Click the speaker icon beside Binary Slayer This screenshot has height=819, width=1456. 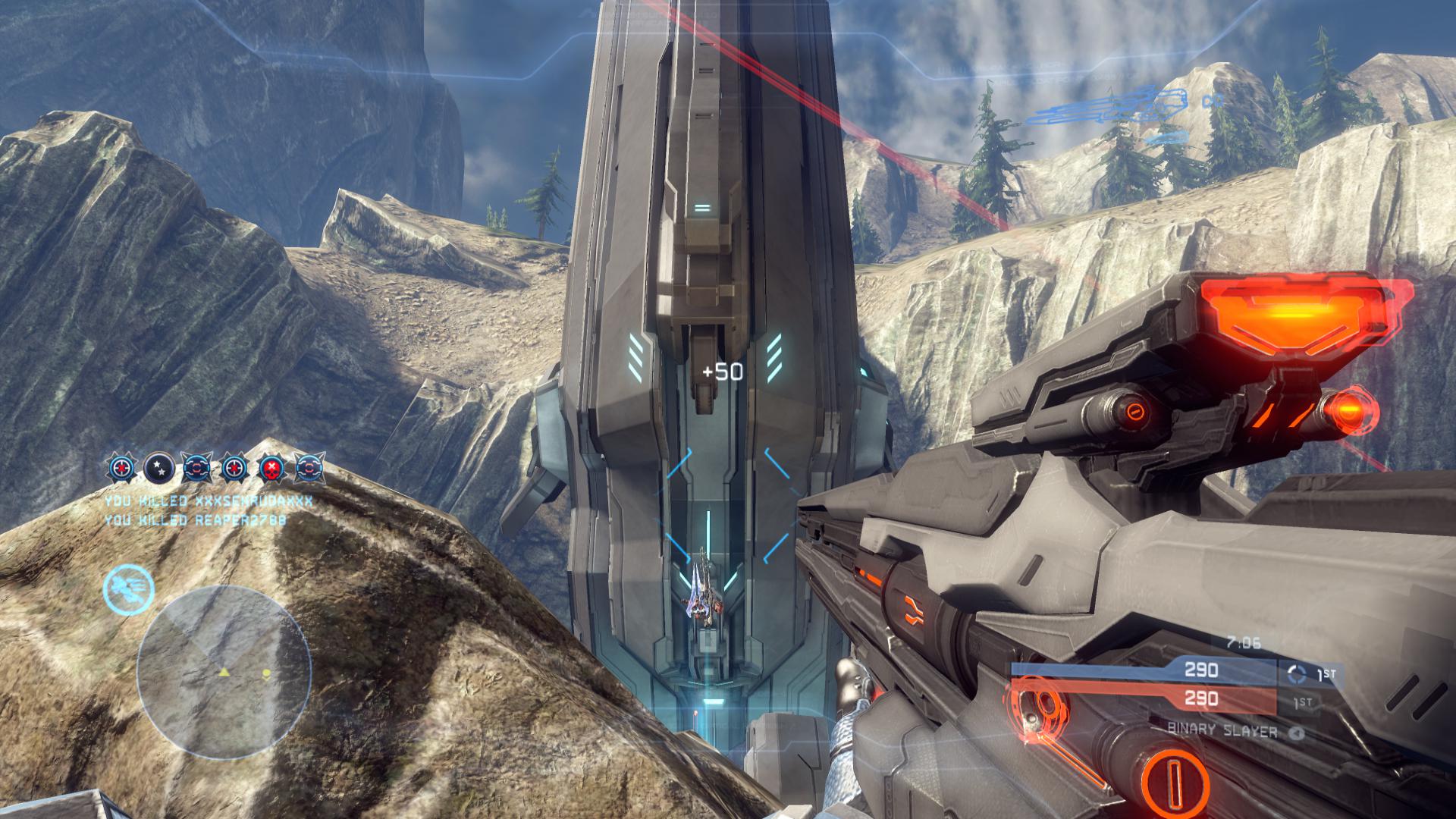click(1297, 733)
